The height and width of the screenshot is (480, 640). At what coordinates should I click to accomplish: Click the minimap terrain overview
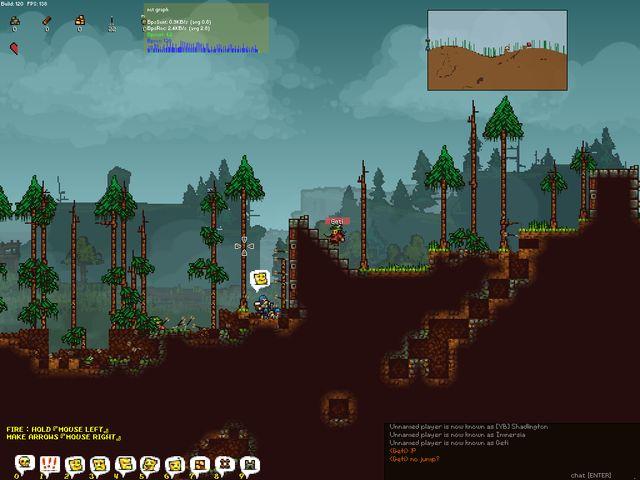498,50
